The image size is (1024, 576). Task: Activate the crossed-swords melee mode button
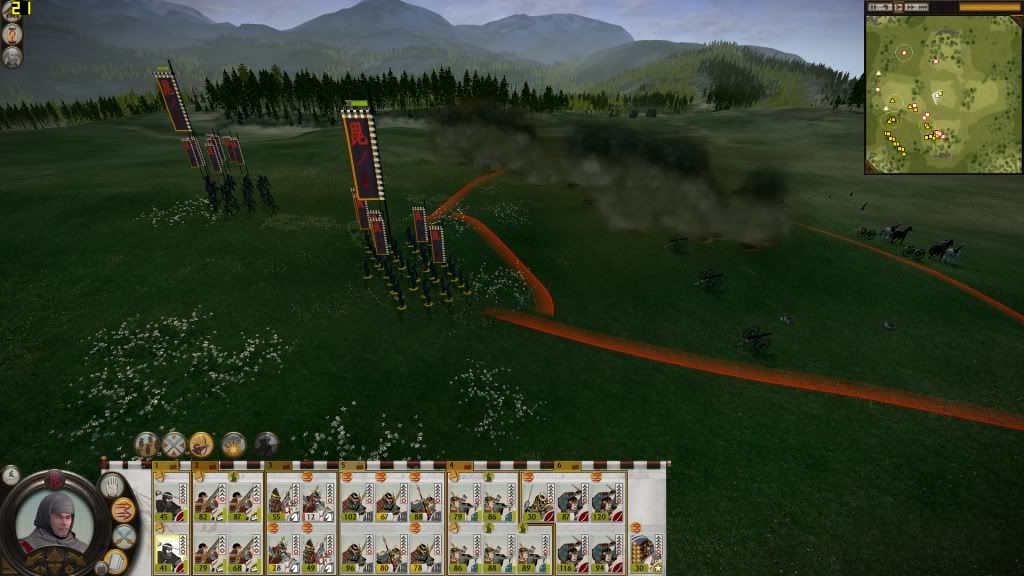pos(175,444)
